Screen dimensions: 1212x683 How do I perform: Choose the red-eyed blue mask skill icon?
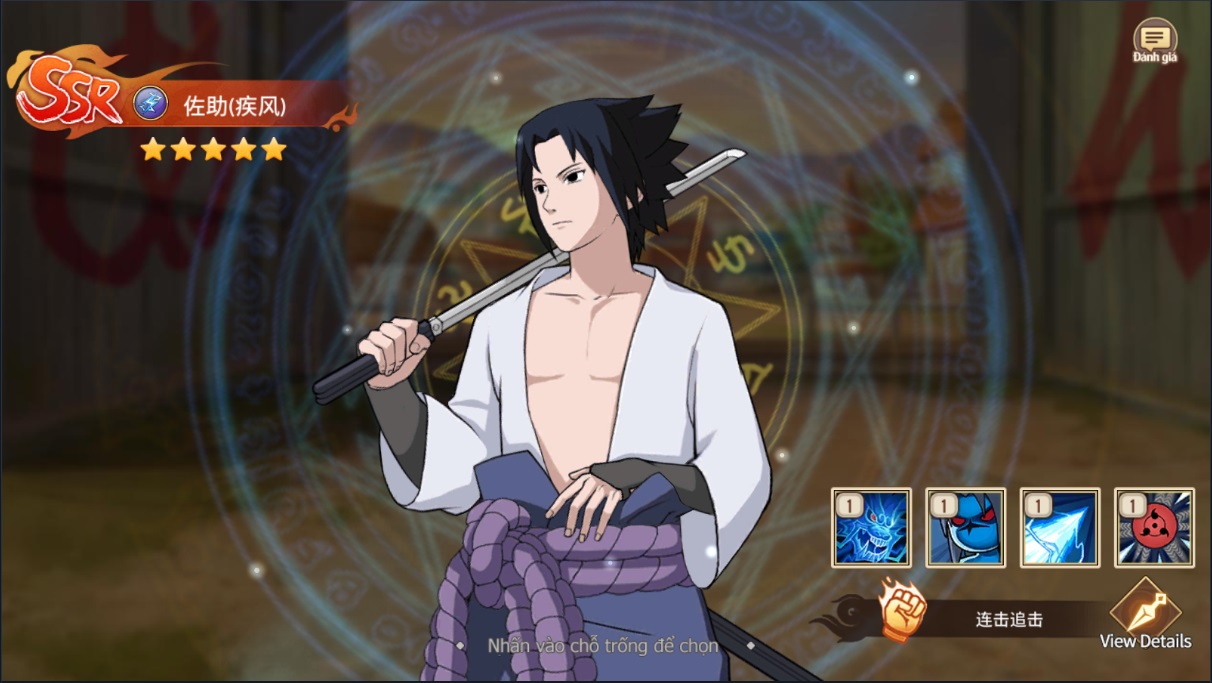tap(965, 528)
